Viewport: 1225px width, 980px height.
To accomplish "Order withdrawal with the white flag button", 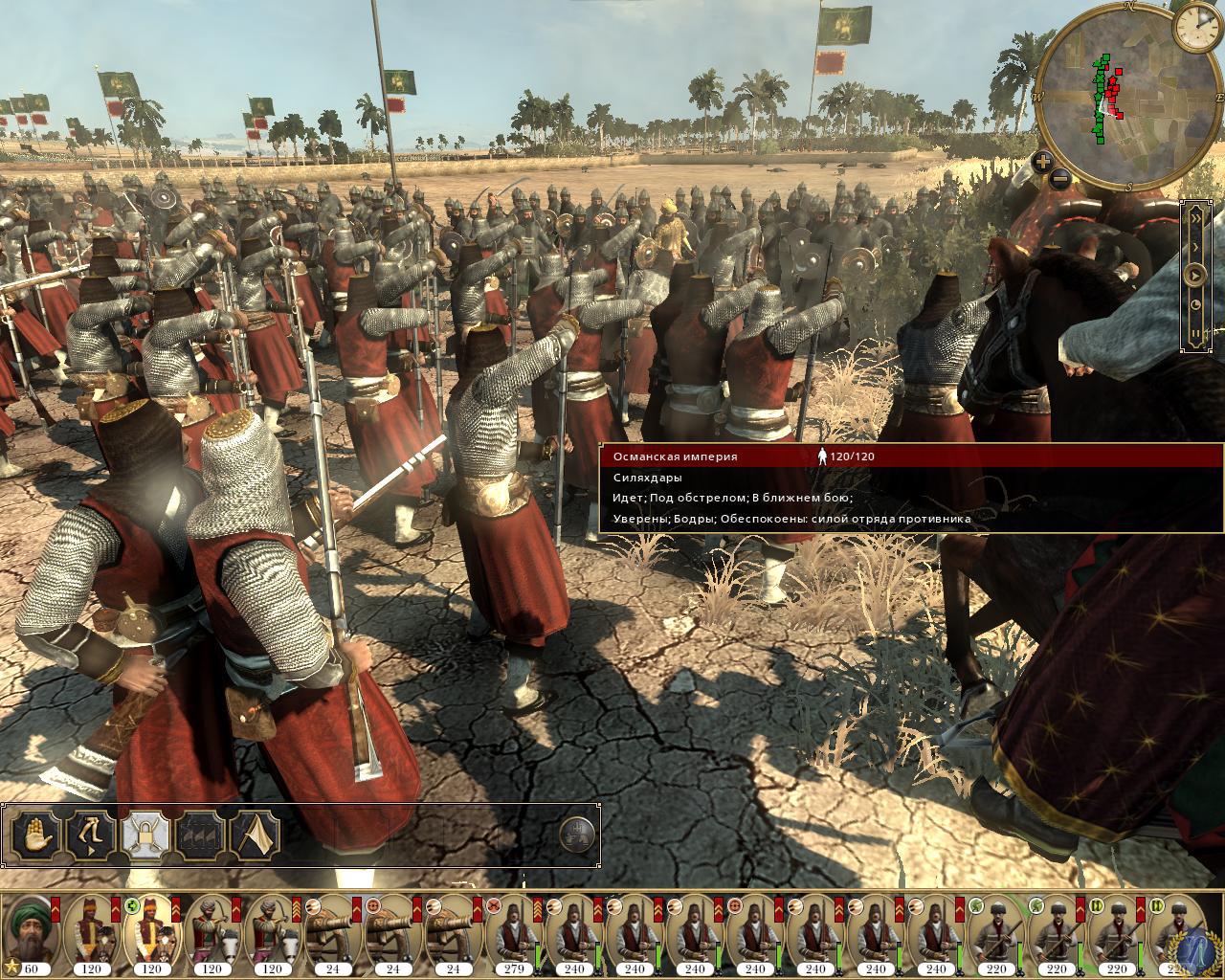I will [x=255, y=835].
